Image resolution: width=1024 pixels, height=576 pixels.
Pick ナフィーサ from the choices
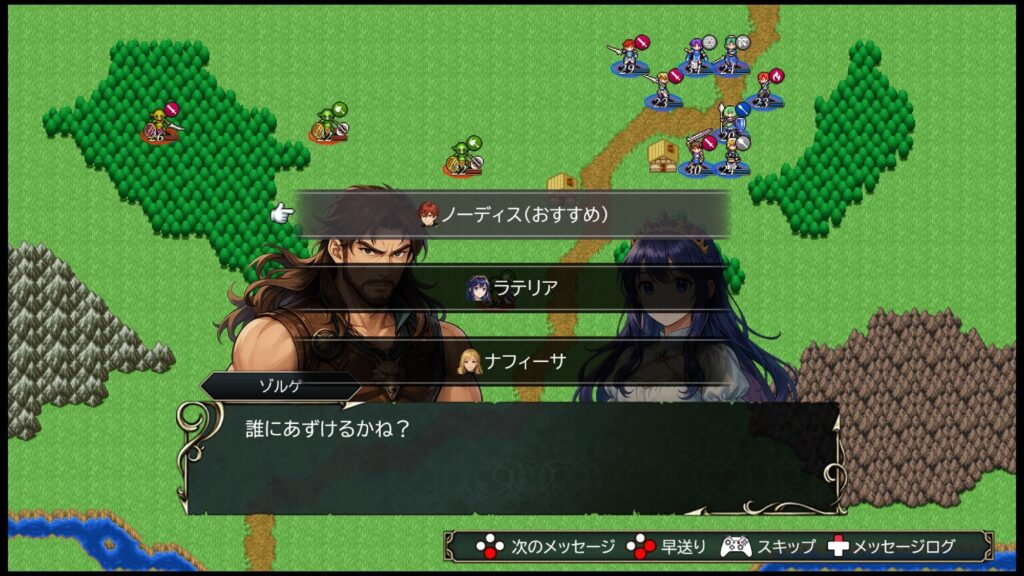[512, 361]
